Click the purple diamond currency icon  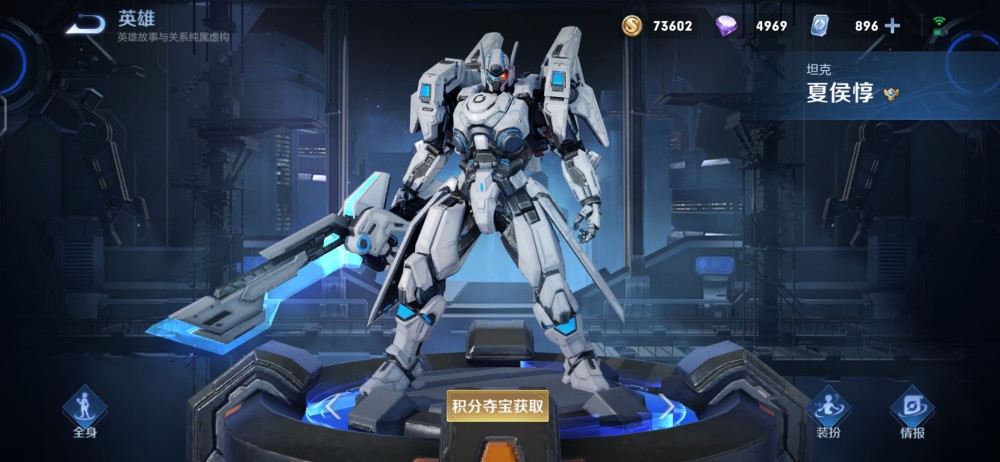pos(727,26)
